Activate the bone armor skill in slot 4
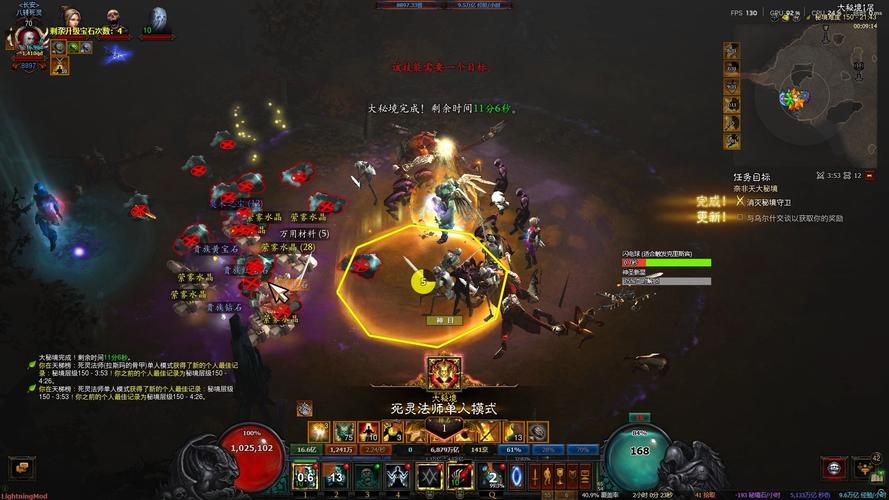Screen dimensions: 889x500 [397, 475]
